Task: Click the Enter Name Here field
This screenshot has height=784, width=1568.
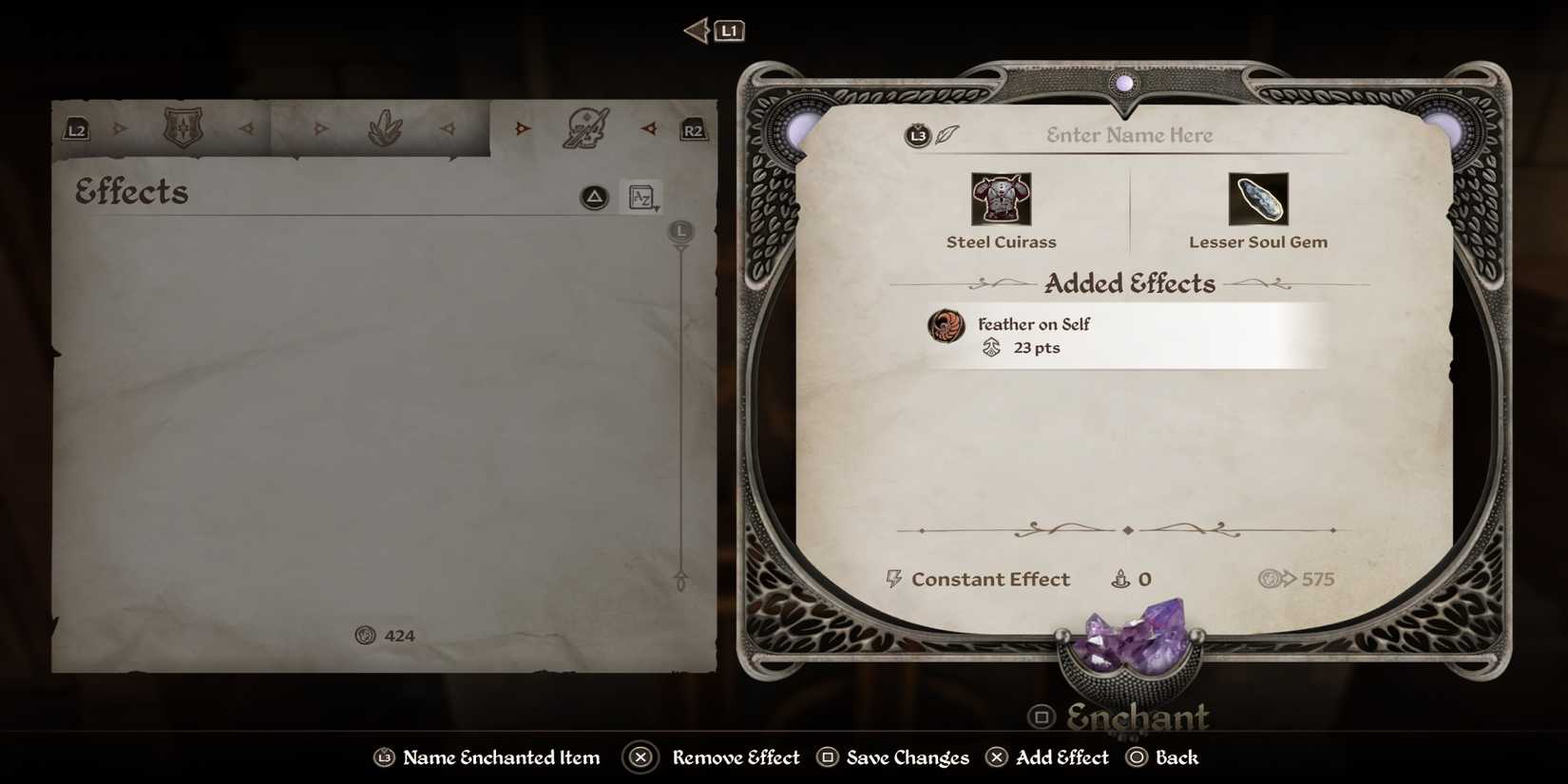Action: [x=1127, y=134]
